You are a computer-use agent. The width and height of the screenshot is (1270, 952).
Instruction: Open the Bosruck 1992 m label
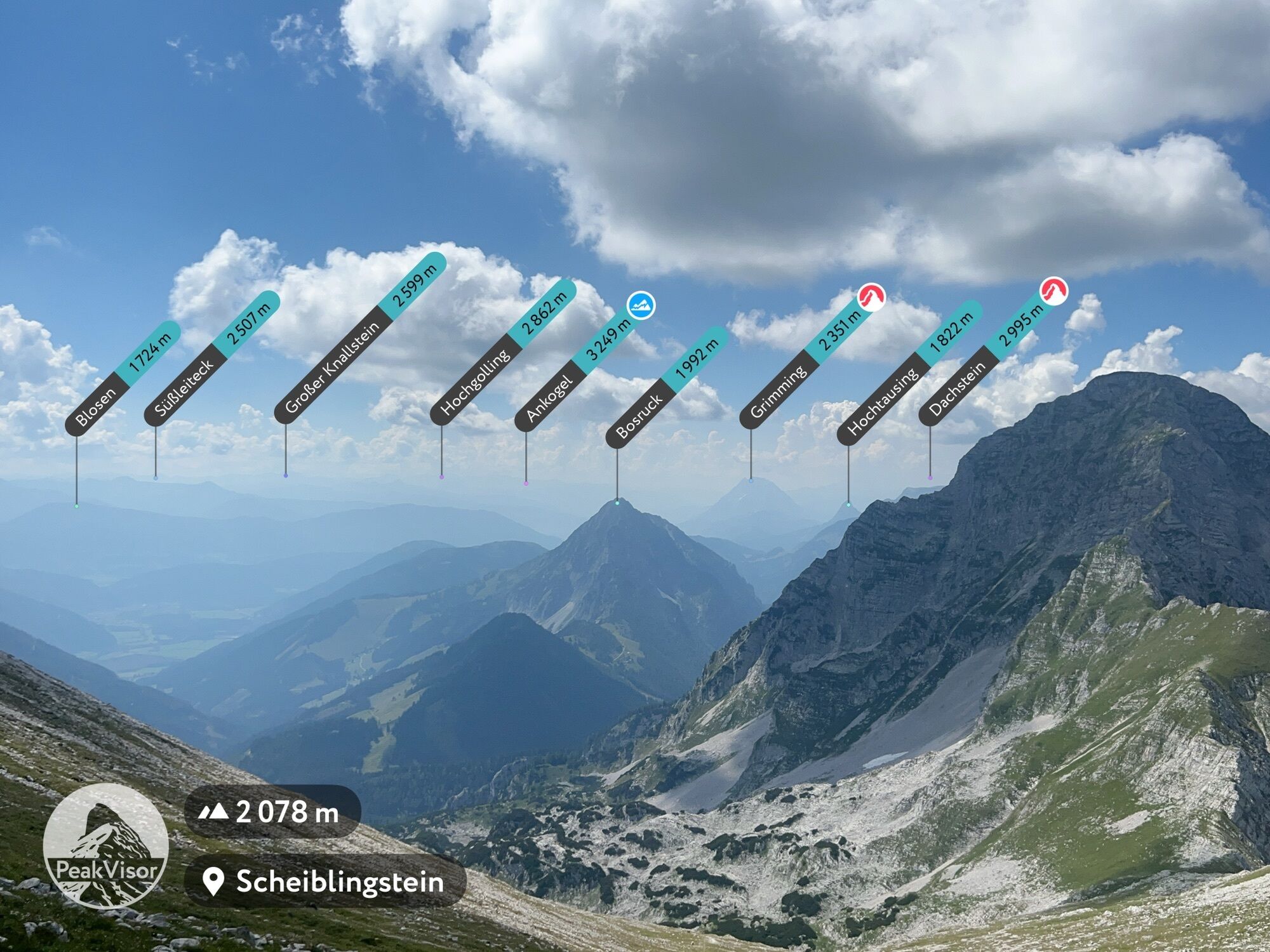[666, 388]
